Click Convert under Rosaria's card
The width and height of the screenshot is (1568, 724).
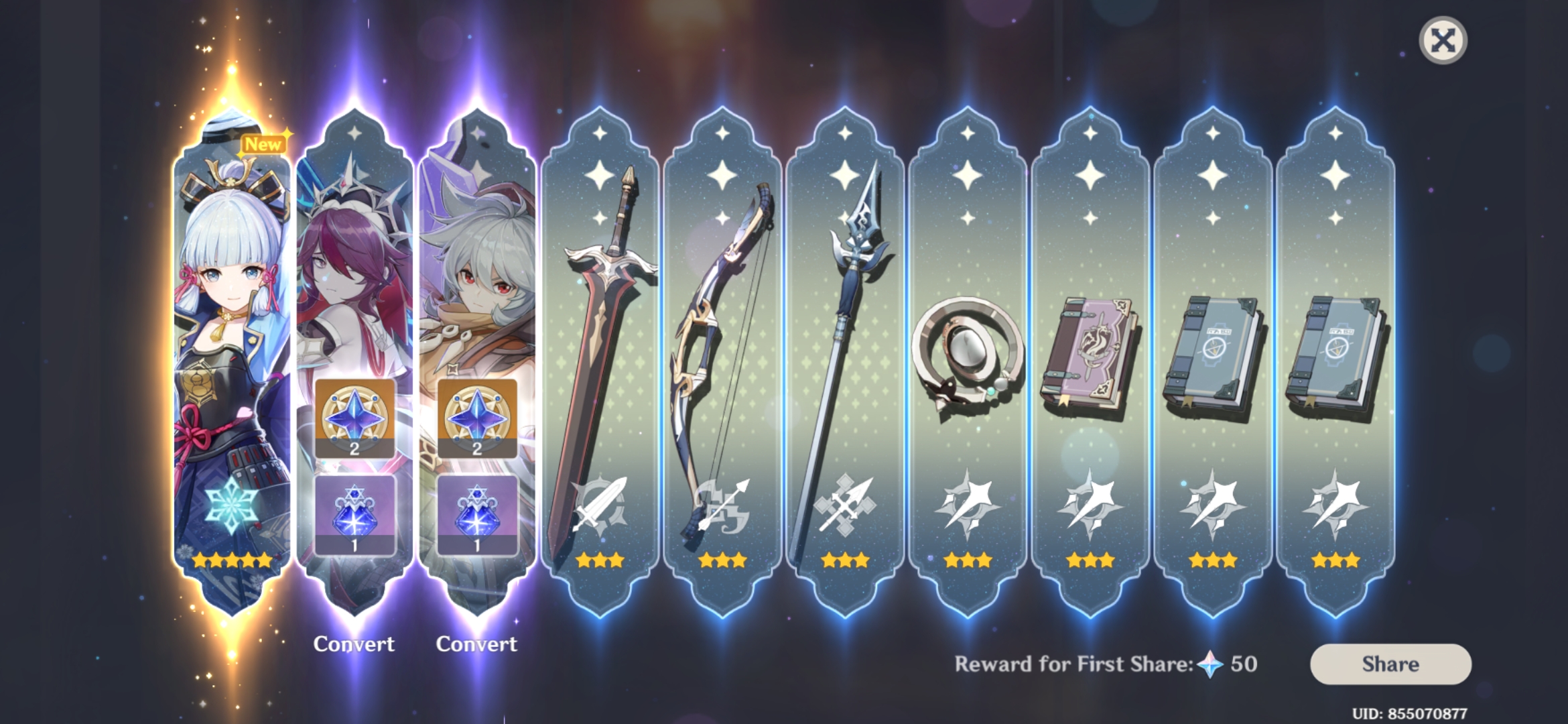coord(355,644)
